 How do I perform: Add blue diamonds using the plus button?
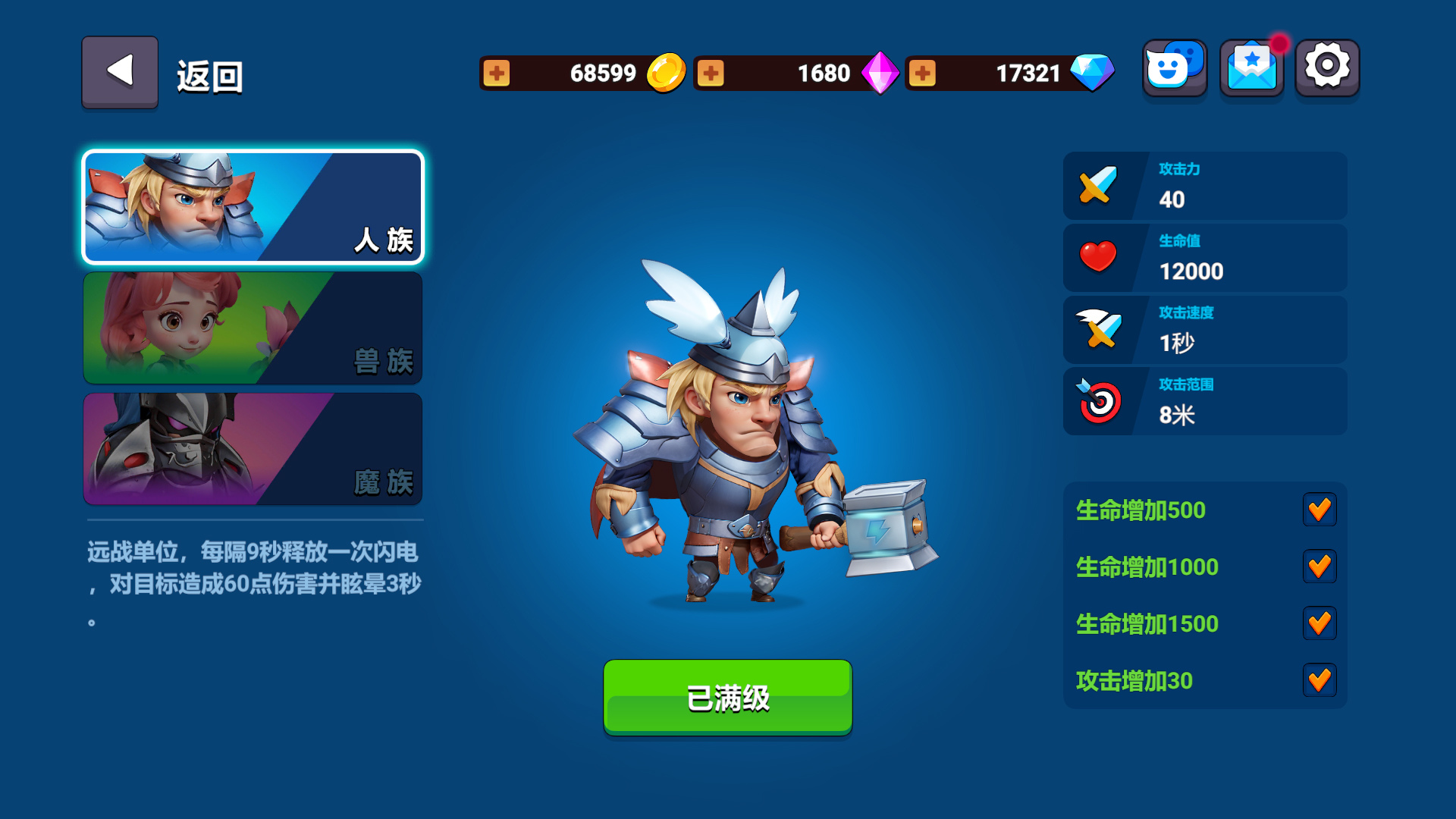pyautogui.click(x=922, y=74)
